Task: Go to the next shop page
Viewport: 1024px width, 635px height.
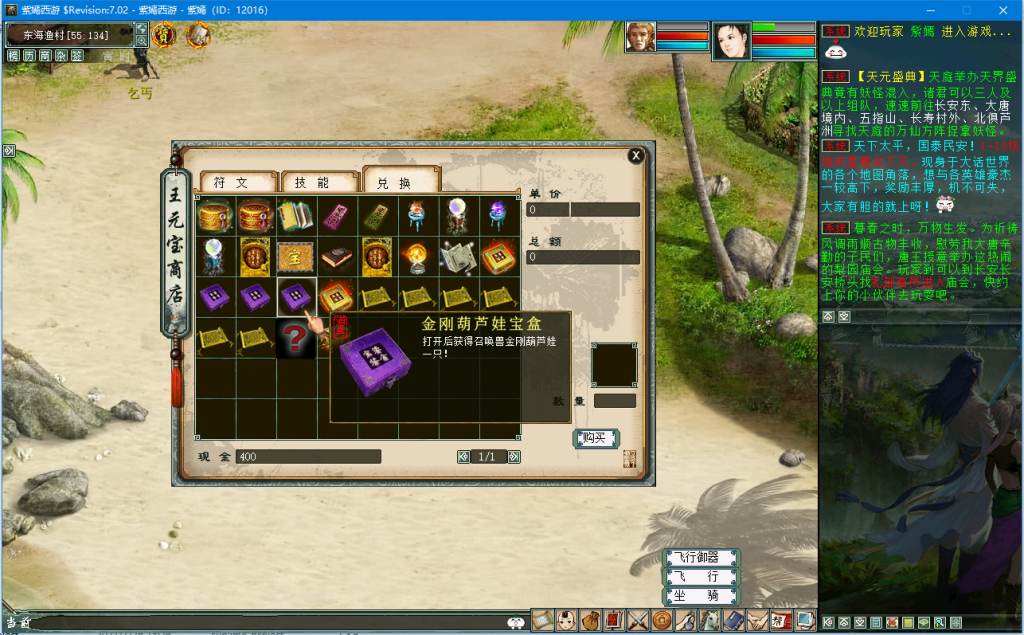Action: pos(514,457)
